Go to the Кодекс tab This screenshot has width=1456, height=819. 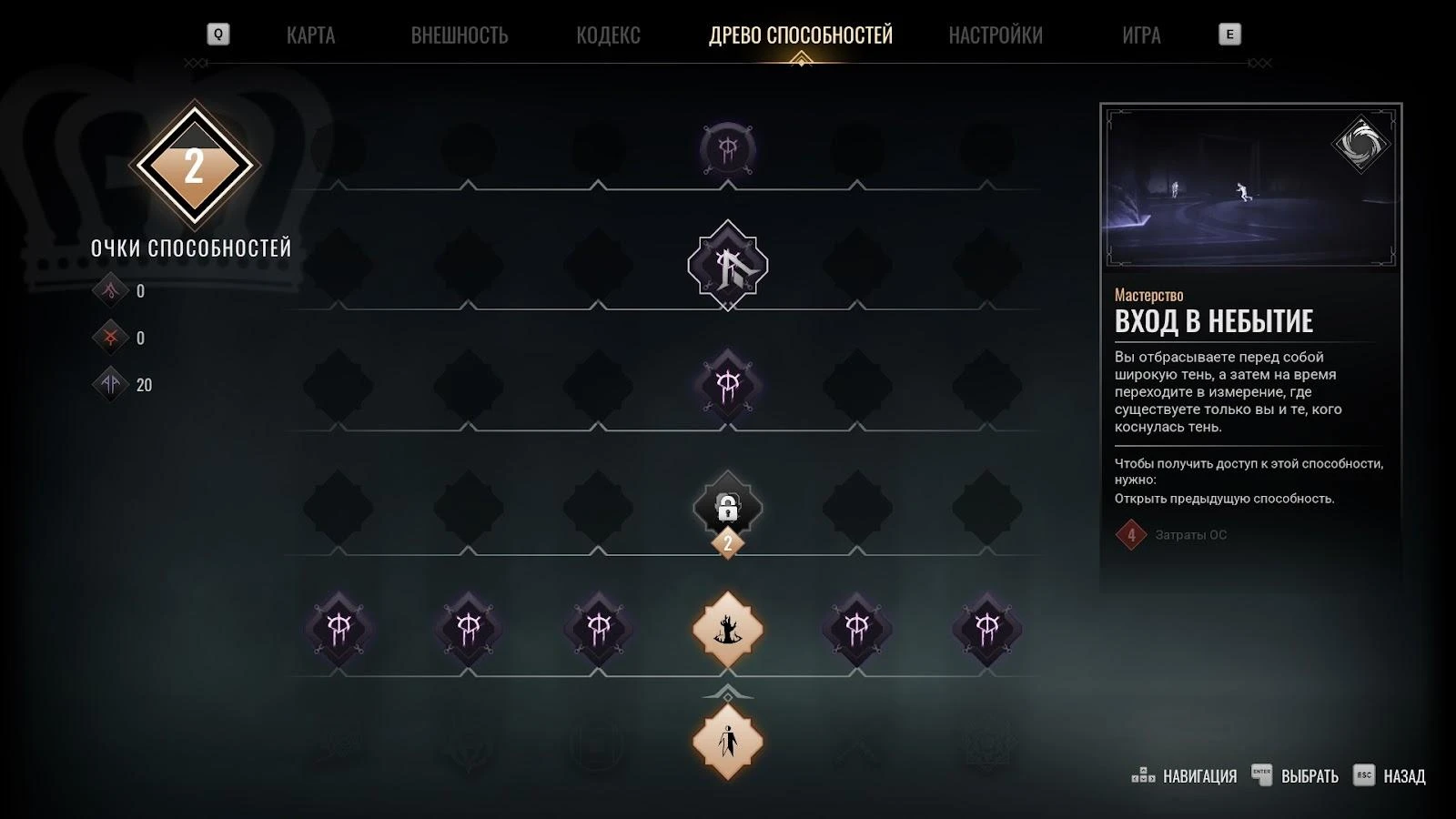(x=608, y=35)
